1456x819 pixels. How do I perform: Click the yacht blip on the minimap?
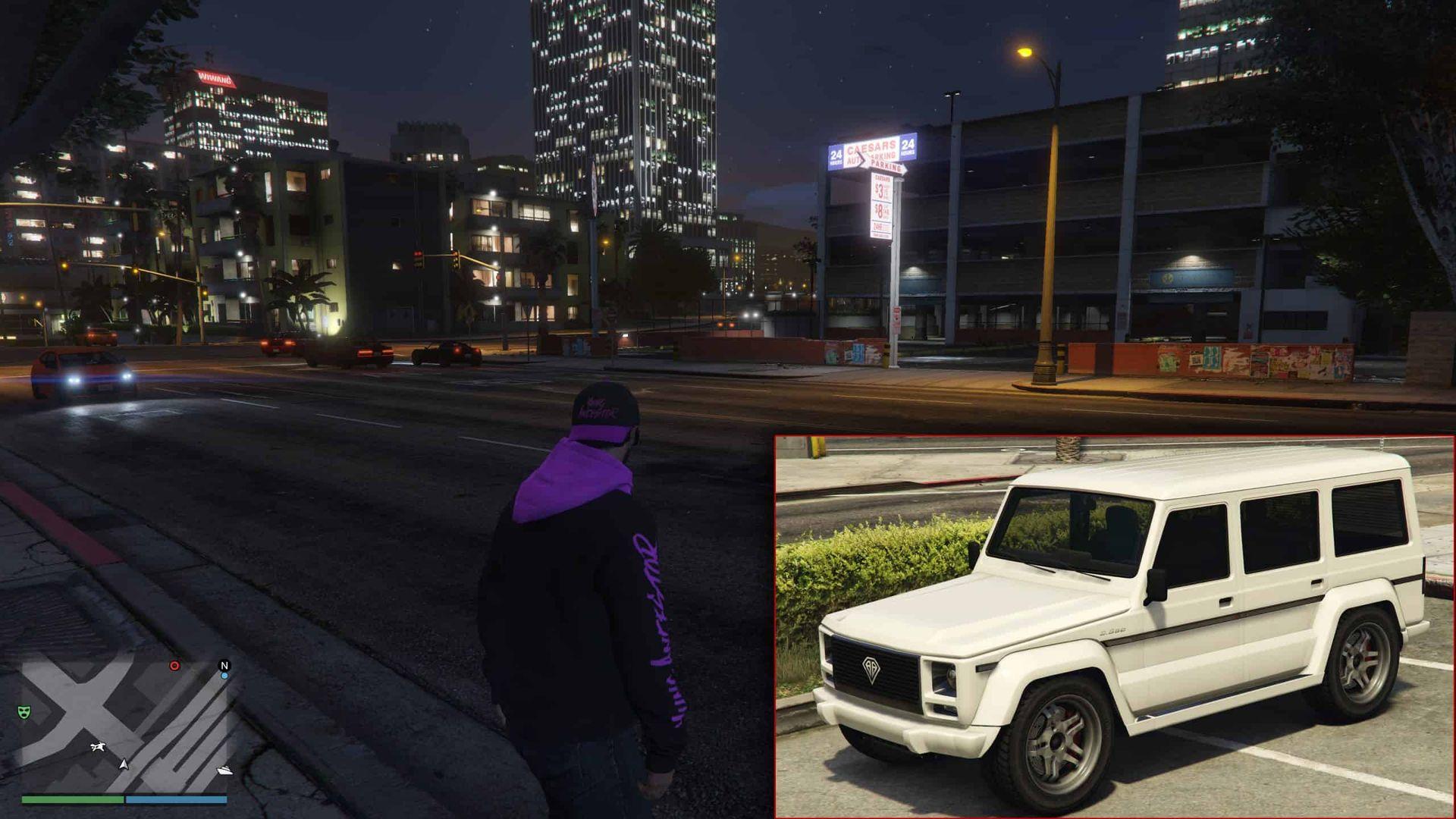click(225, 771)
